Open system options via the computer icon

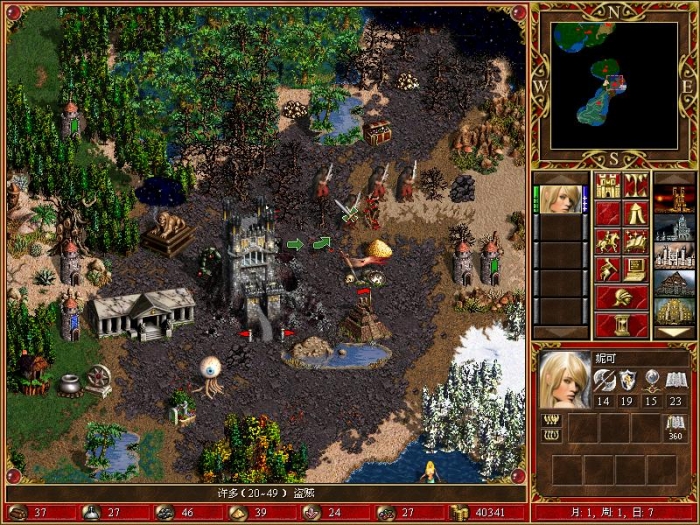point(637,269)
